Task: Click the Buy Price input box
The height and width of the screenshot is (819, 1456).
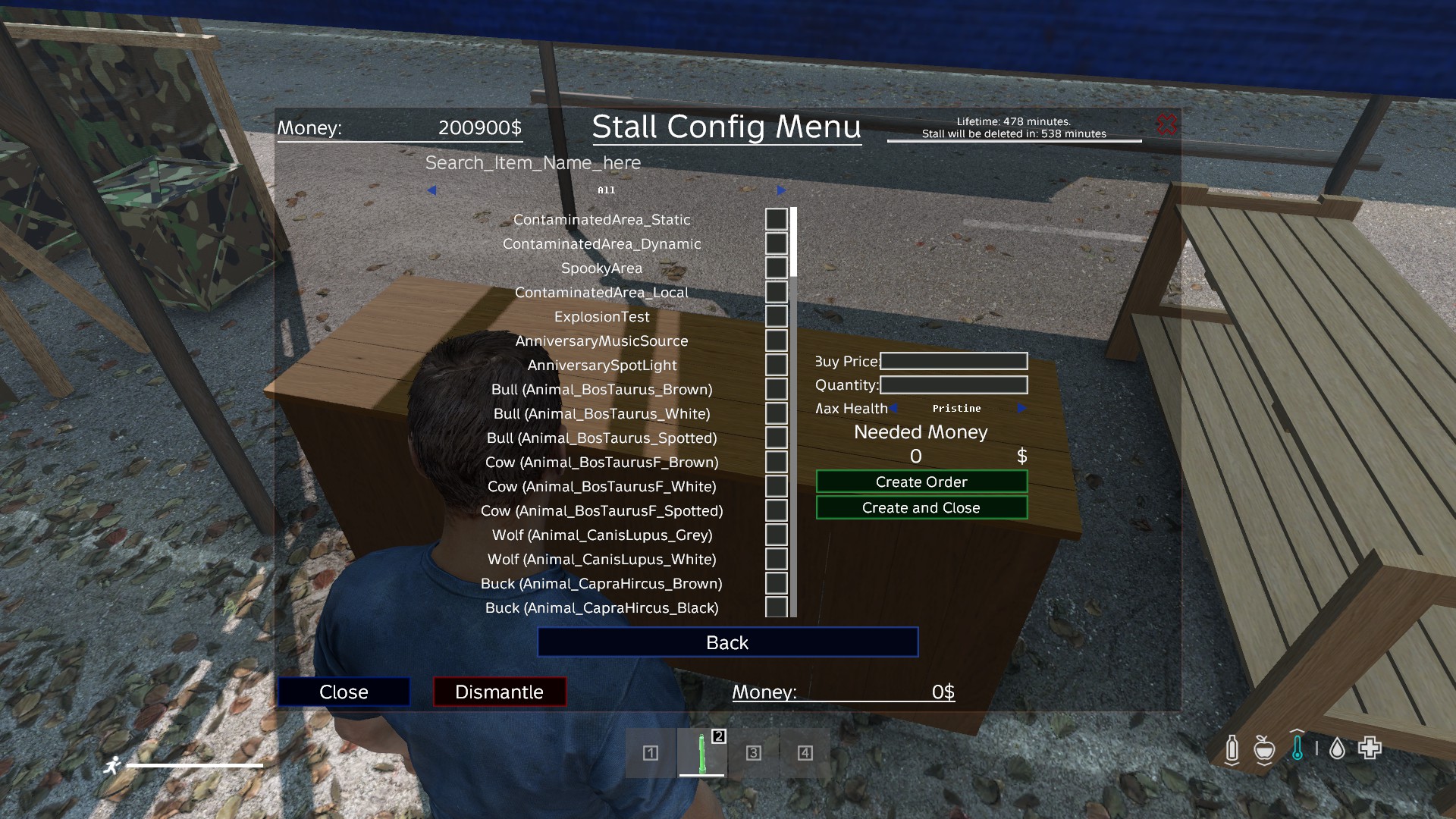Action: [x=953, y=361]
